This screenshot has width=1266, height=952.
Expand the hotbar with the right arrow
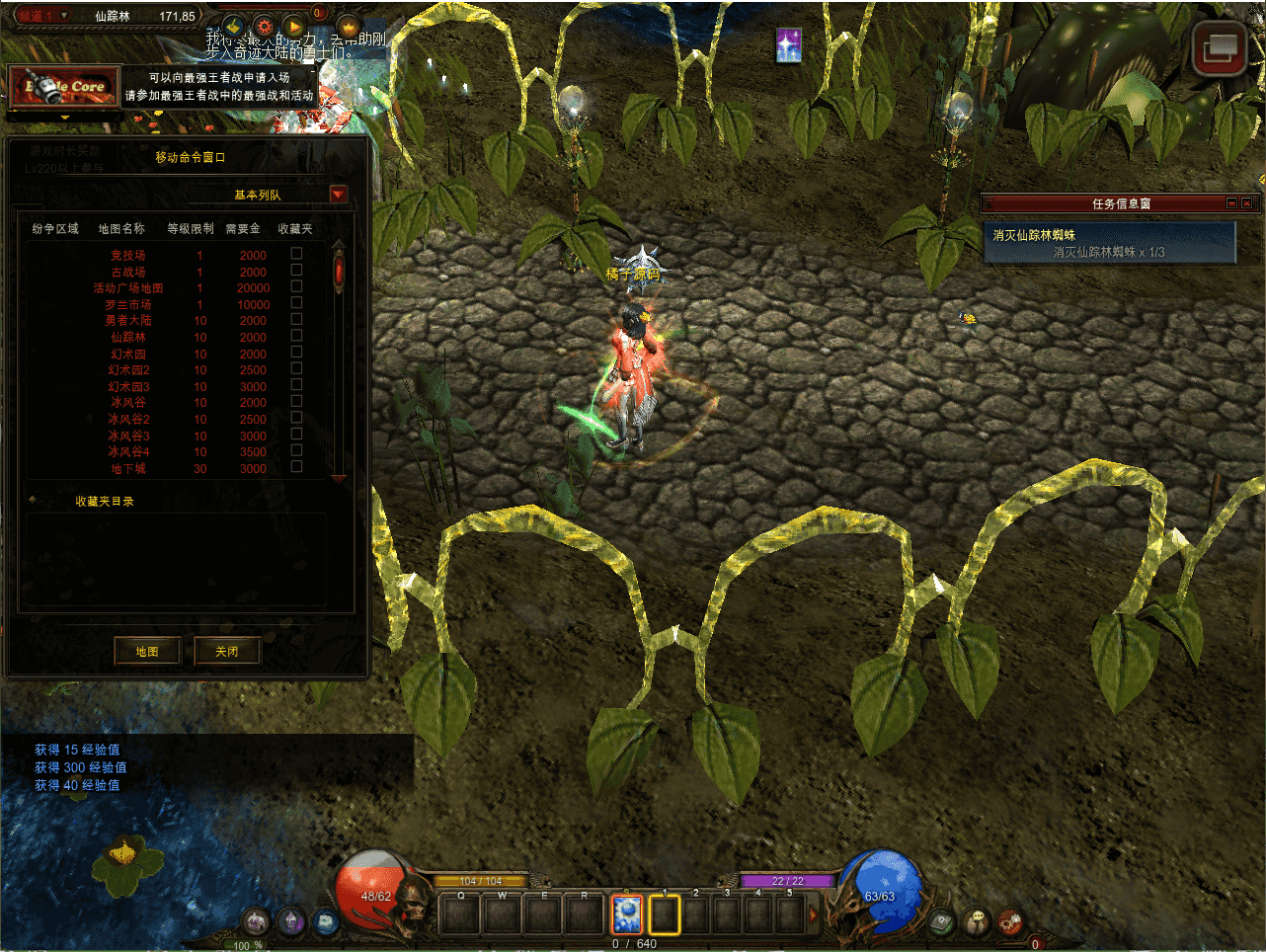click(814, 915)
